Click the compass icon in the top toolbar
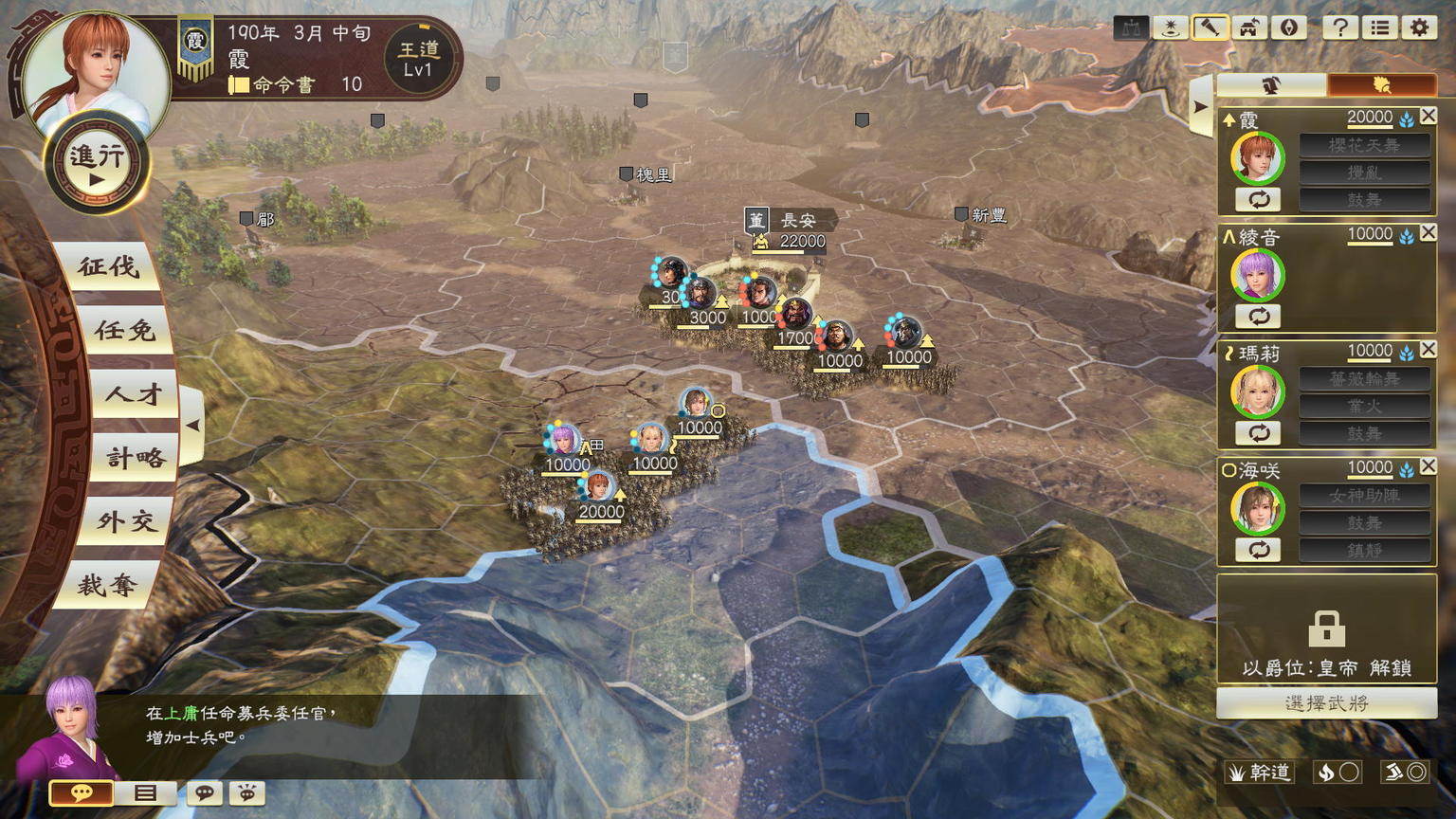The height and width of the screenshot is (819, 1456). pyautogui.click(x=1288, y=27)
